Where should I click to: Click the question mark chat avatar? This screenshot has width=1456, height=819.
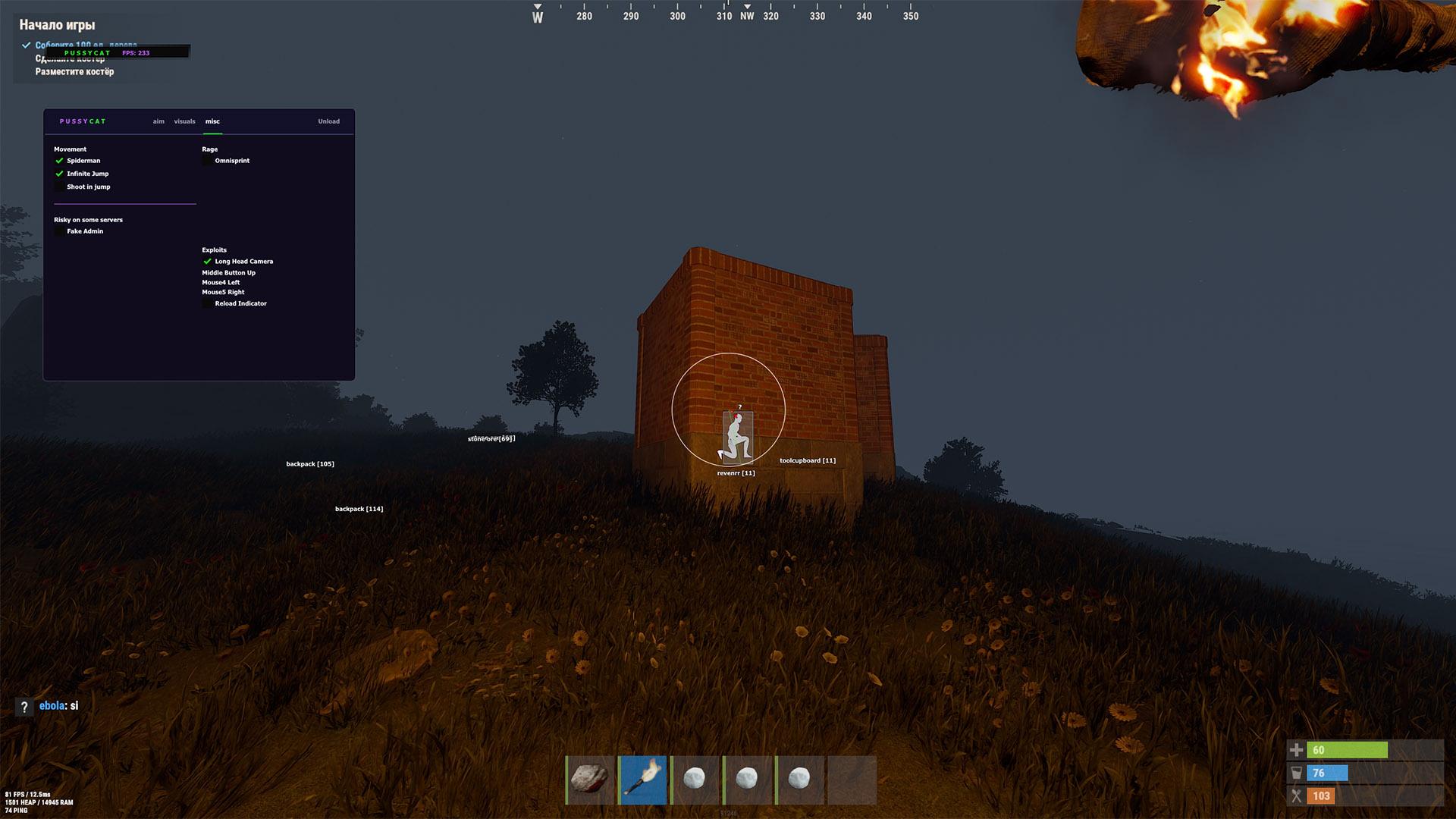(24, 707)
